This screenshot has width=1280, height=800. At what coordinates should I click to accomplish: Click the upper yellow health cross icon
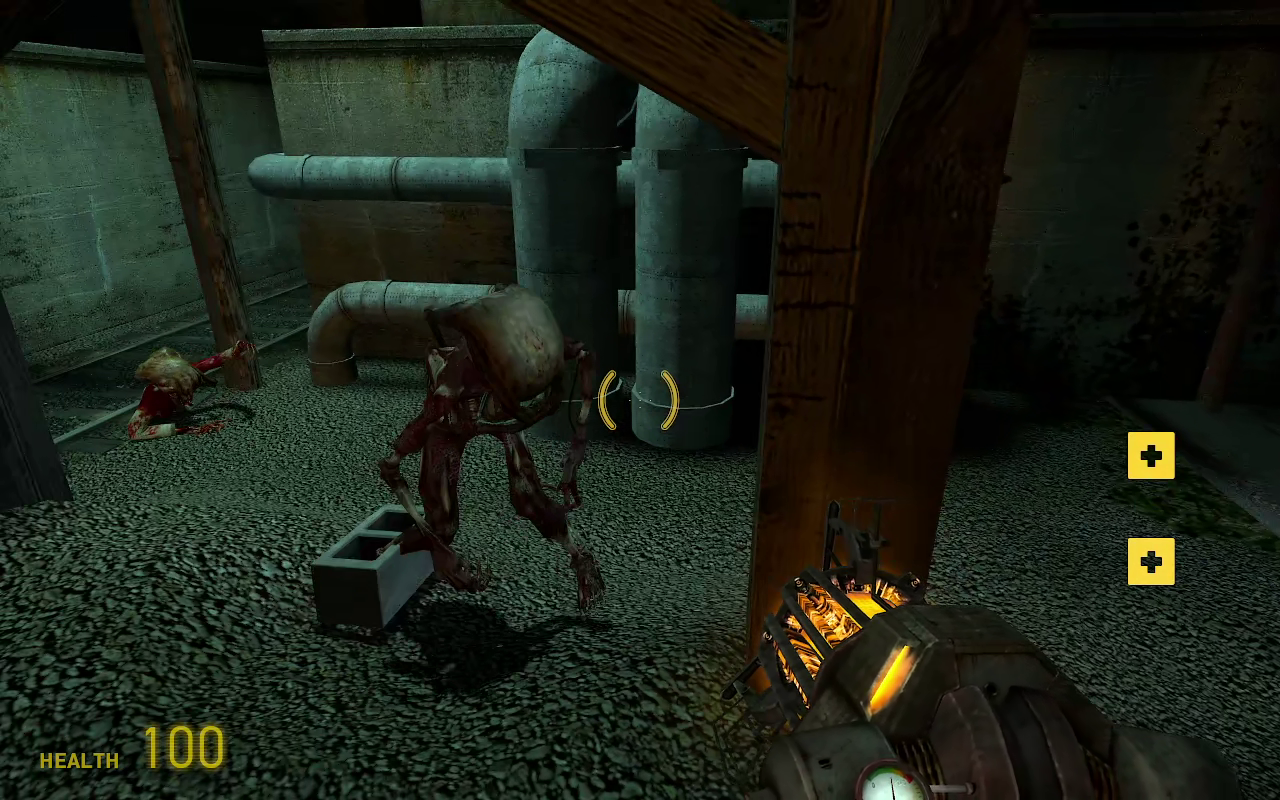click(x=1151, y=456)
